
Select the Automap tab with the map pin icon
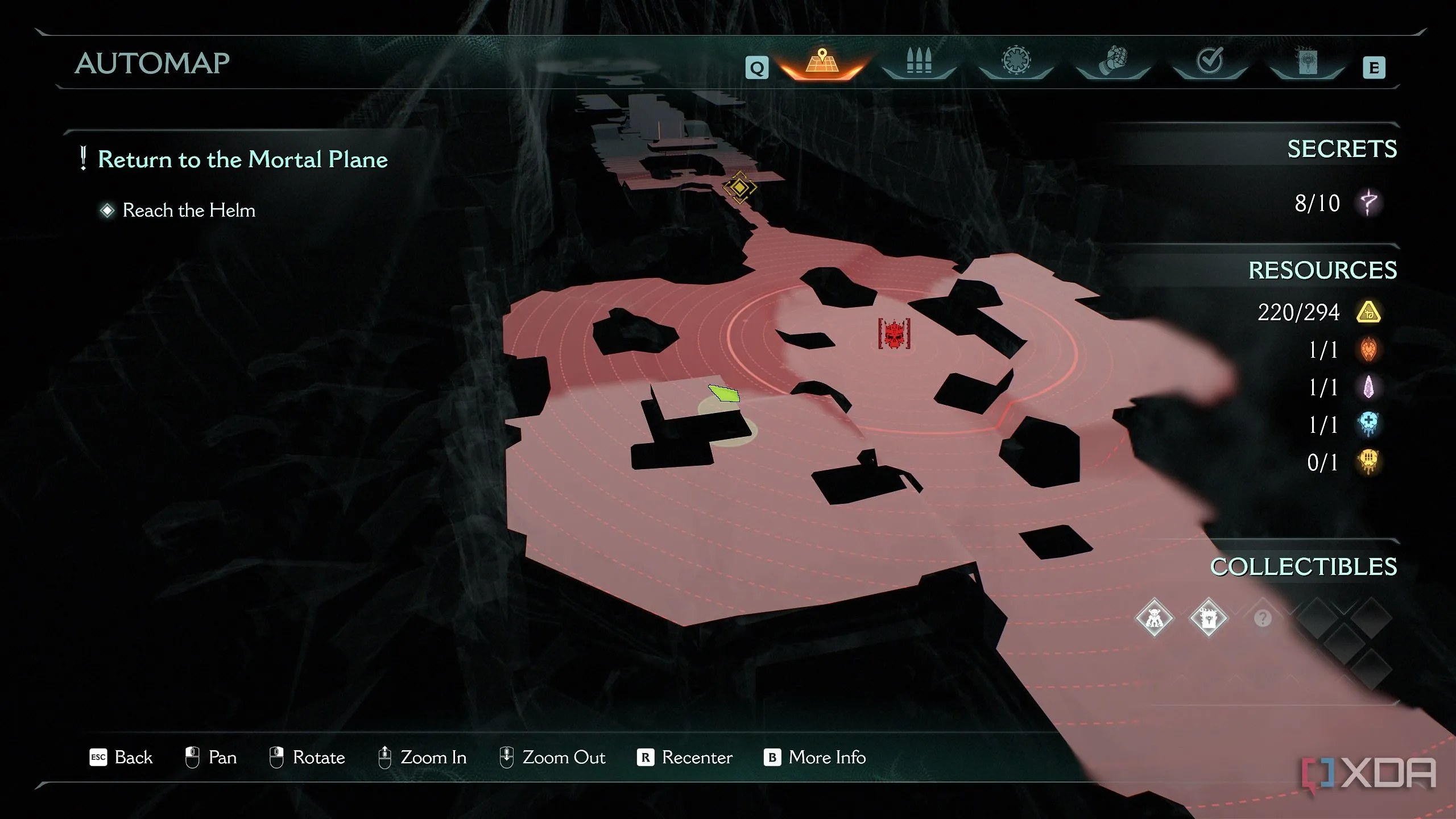coord(822,63)
